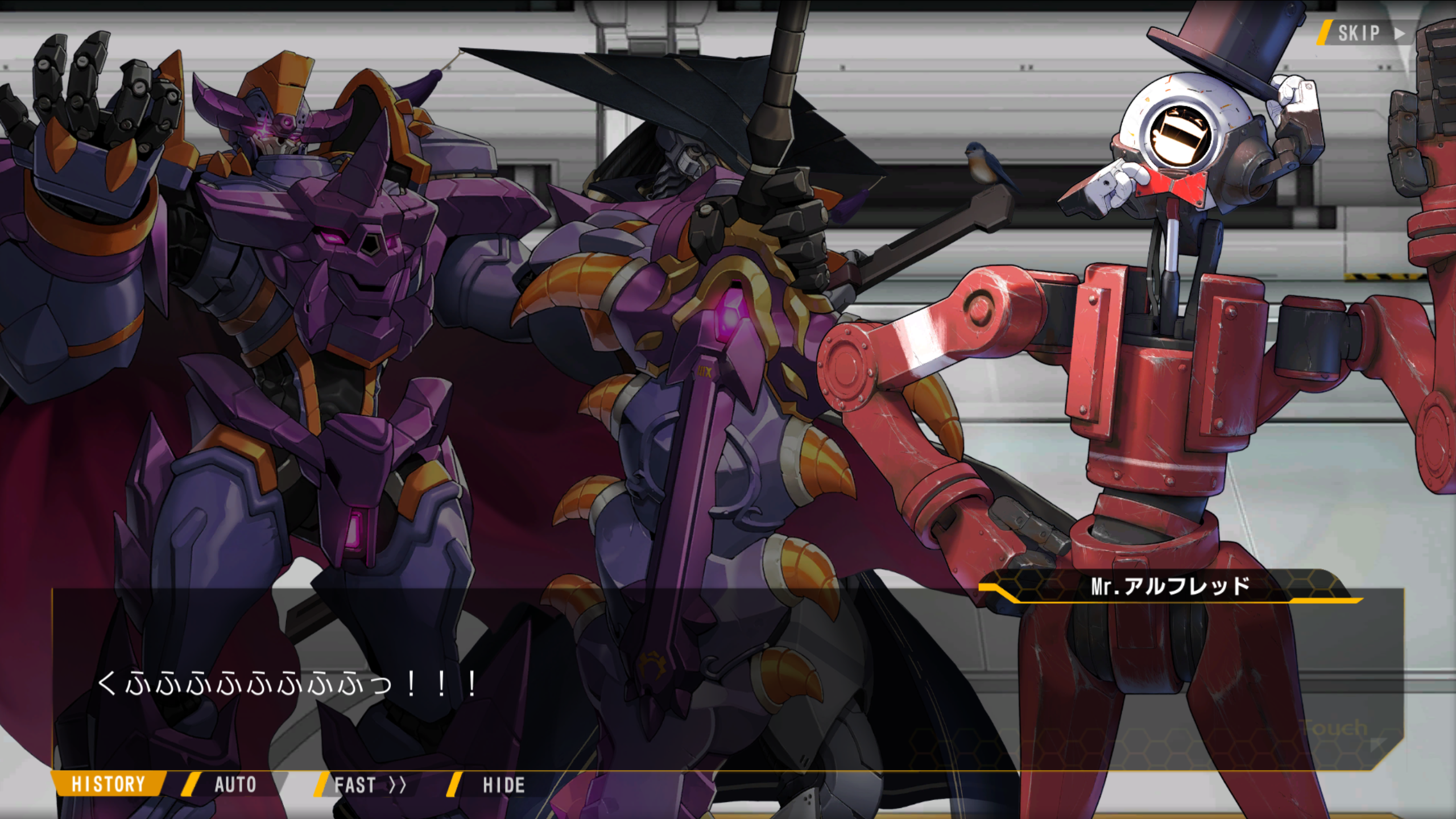
Task: Enable FAST forward mode
Action: (370, 785)
